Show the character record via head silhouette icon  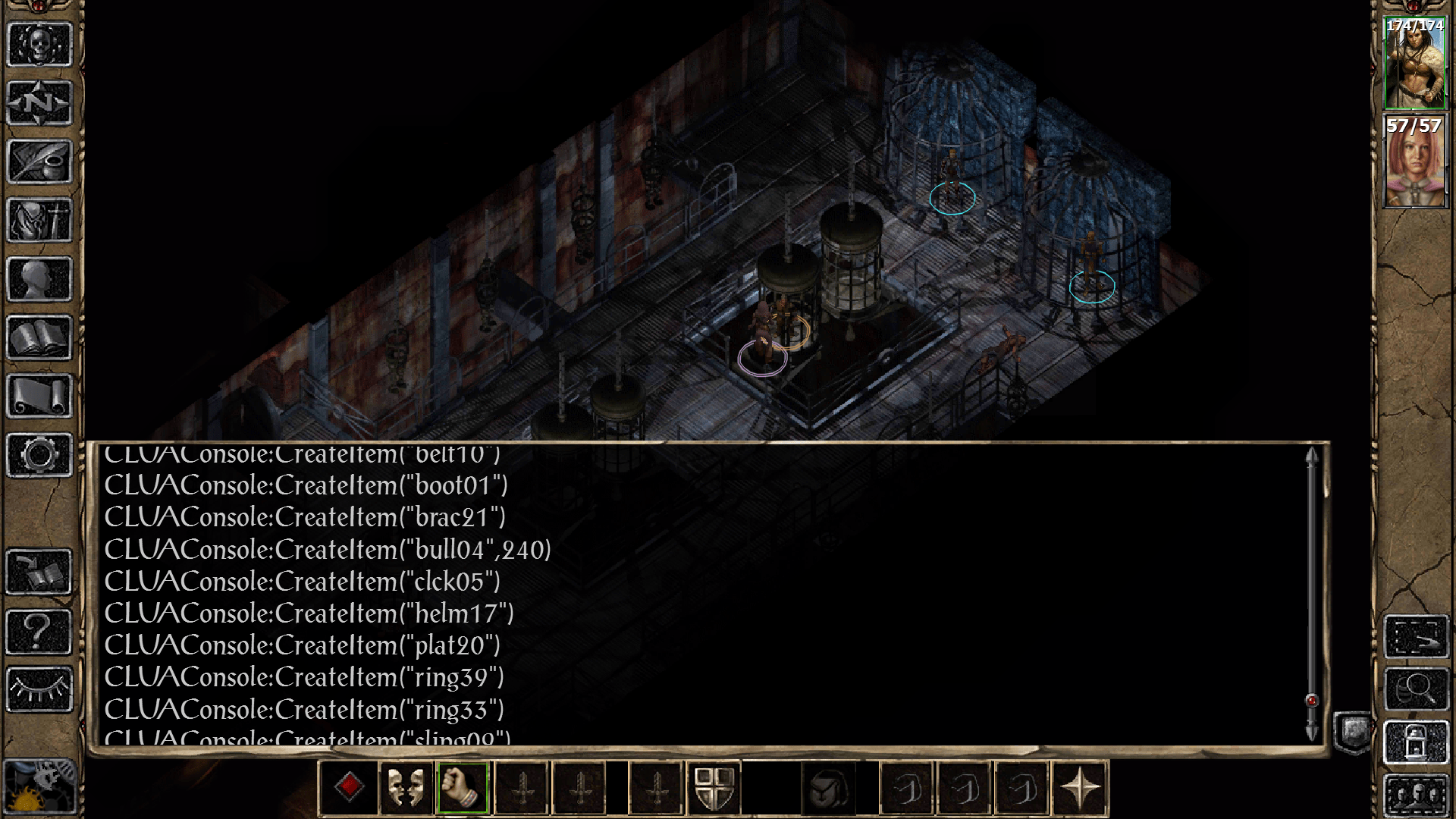click(x=39, y=279)
